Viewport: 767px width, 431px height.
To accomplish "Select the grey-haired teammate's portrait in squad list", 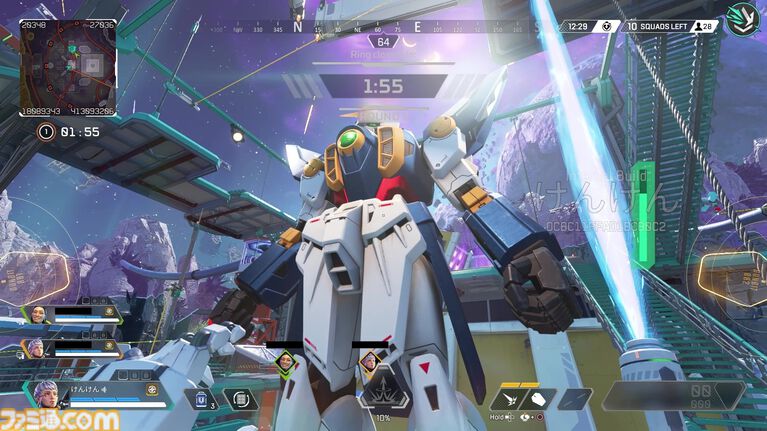I will (37, 348).
